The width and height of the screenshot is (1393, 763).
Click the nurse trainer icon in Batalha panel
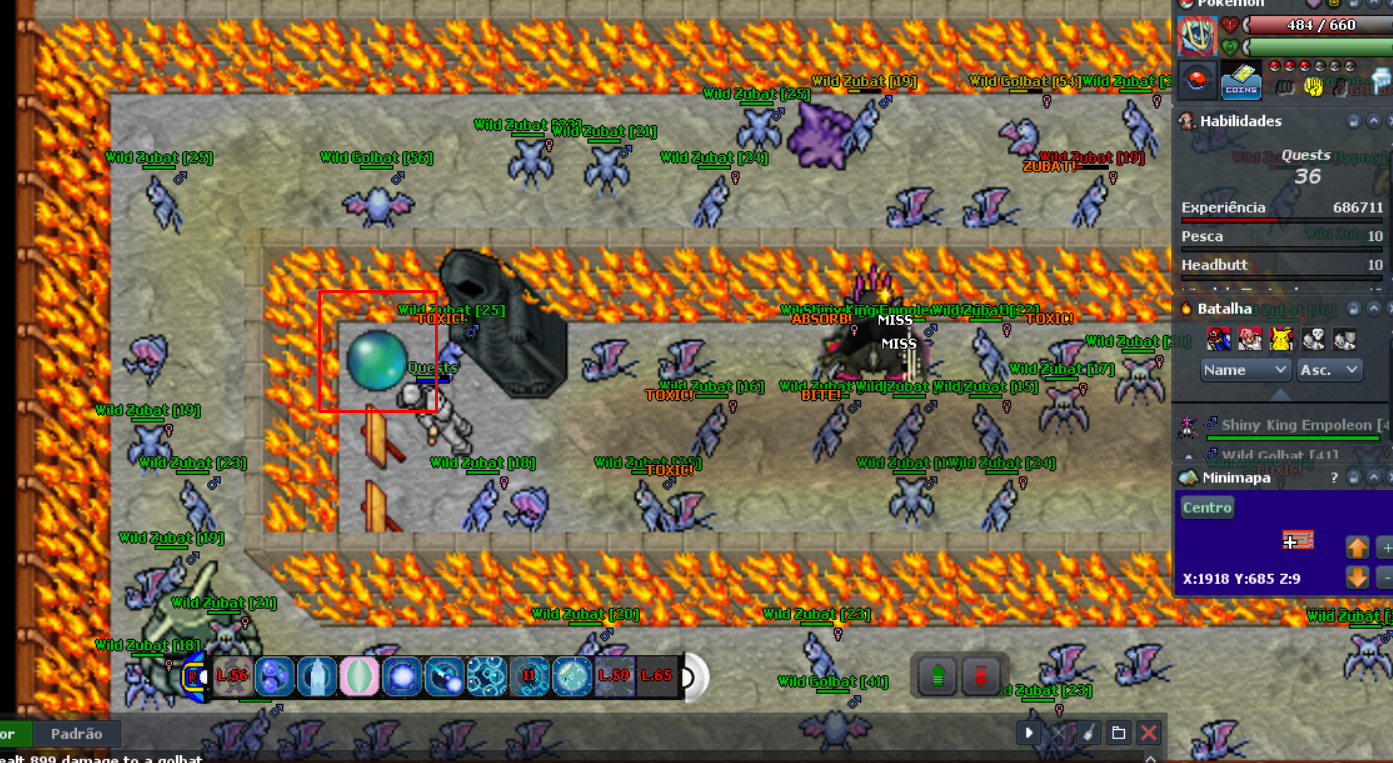pyautogui.click(x=1250, y=338)
